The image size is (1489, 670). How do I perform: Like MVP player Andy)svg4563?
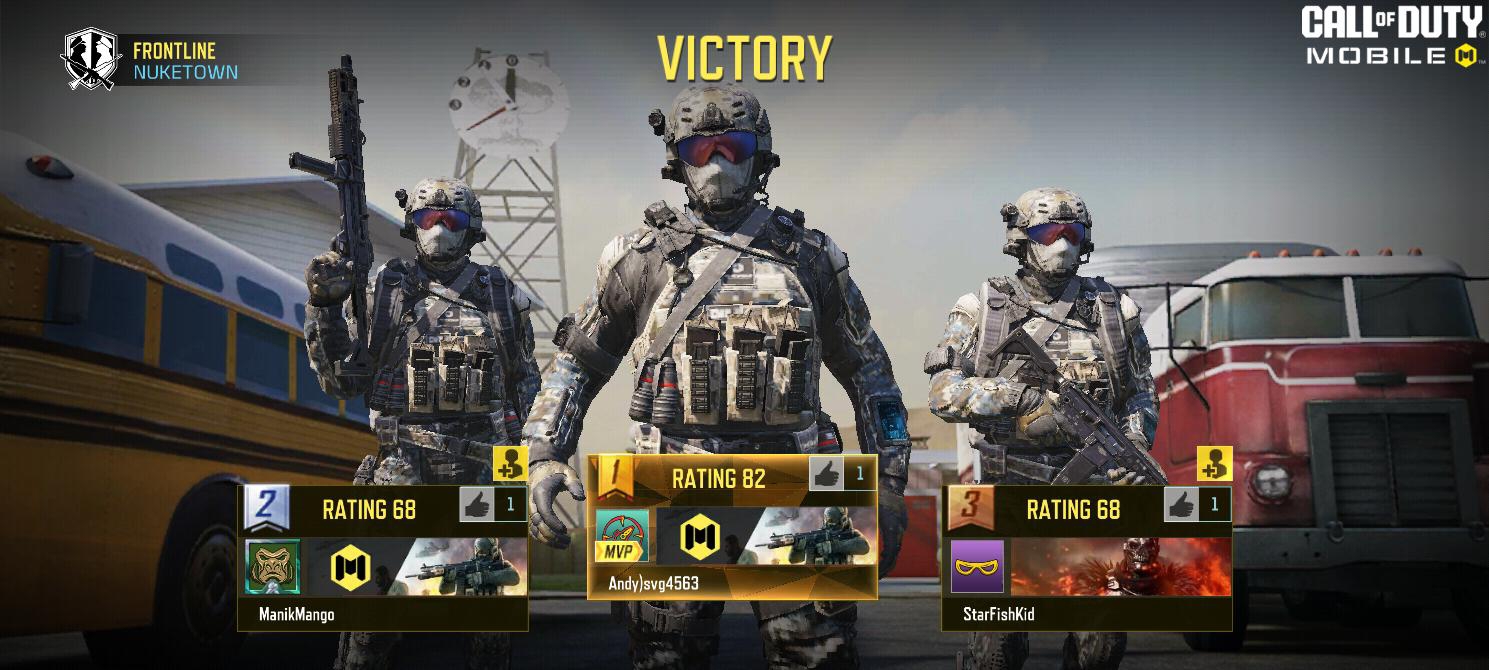826,474
